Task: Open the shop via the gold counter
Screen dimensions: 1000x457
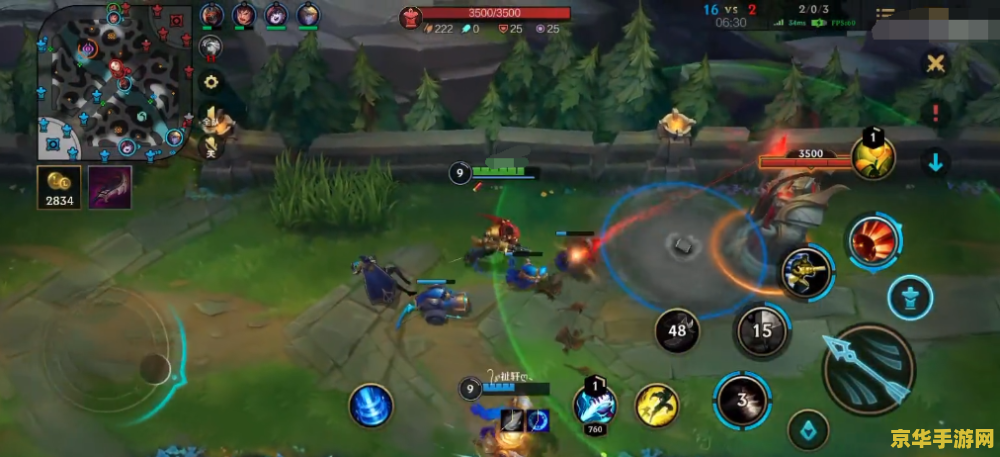Action: [x=59, y=187]
